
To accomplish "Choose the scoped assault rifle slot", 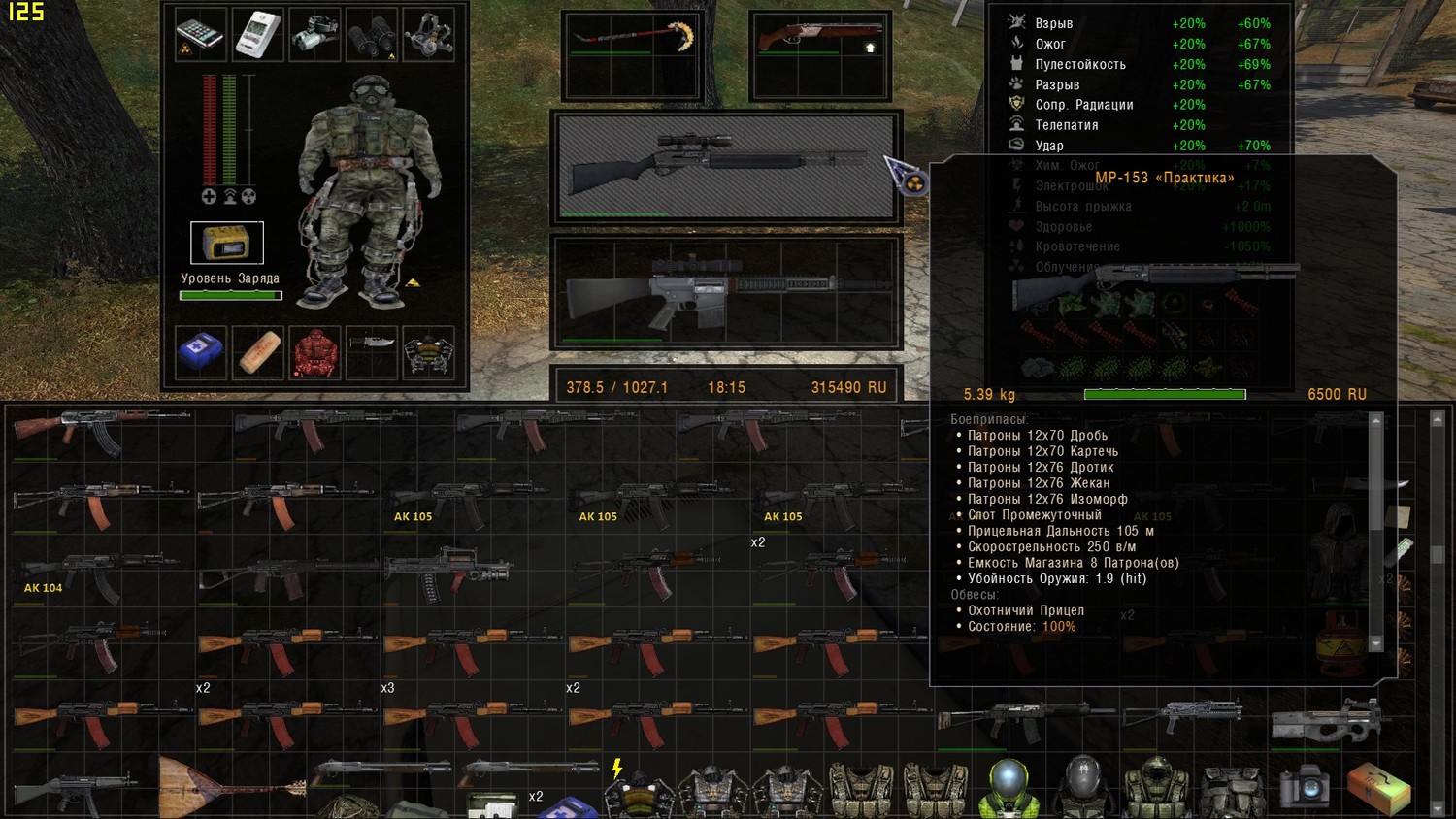I will click(x=726, y=291).
